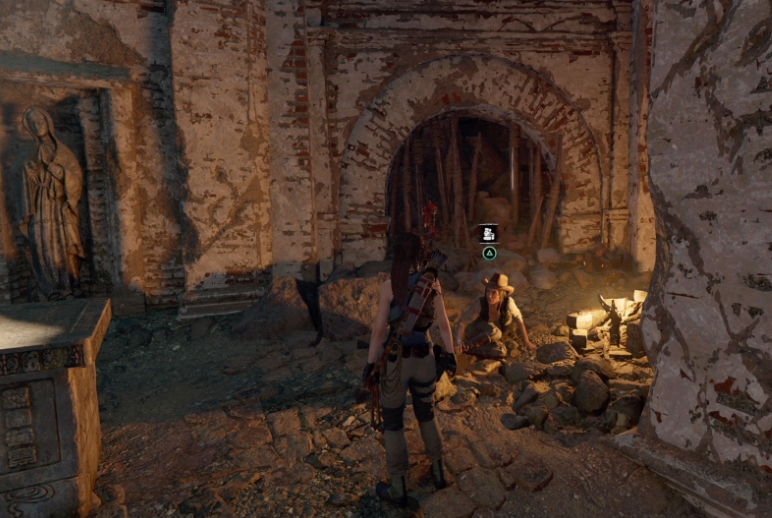The image size is (772, 518).
Task: Select the merchant interaction icon above the seated trader
Action: click(x=489, y=234)
